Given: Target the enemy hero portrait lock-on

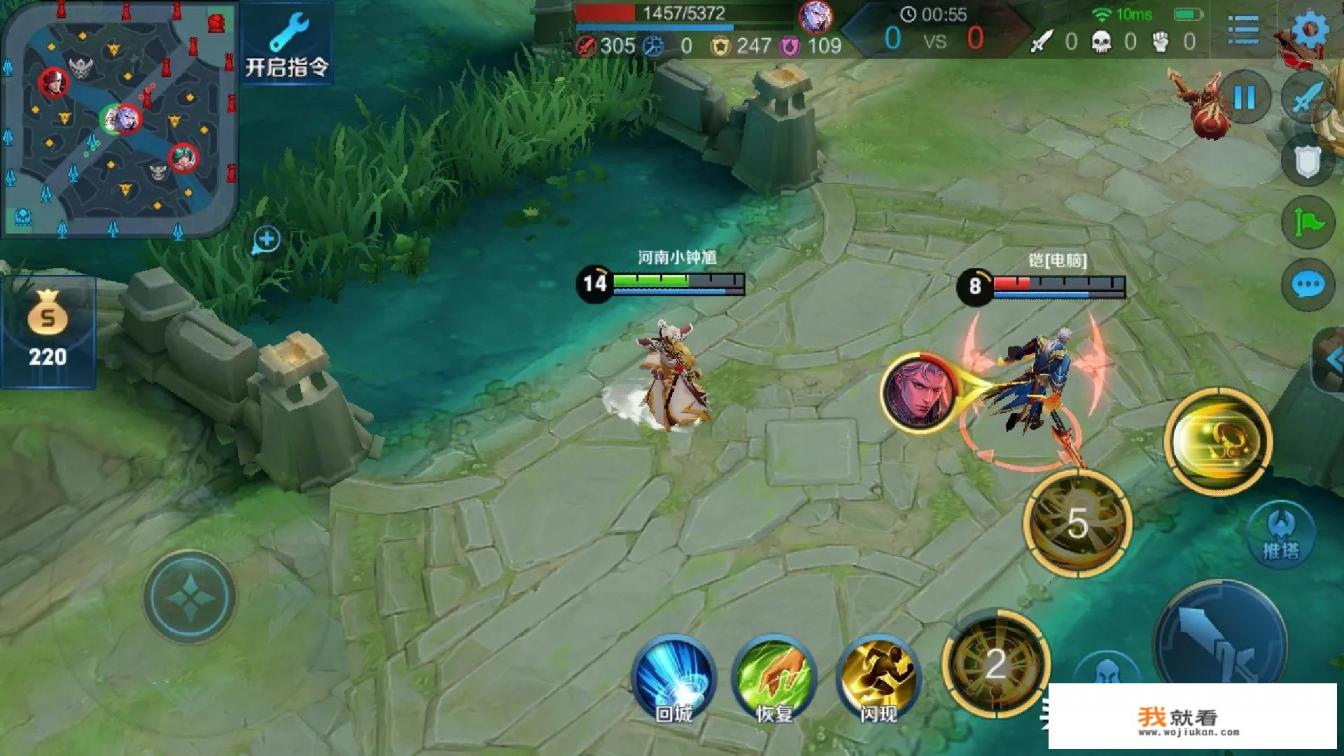Looking at the screenshot, I should 918,391.
